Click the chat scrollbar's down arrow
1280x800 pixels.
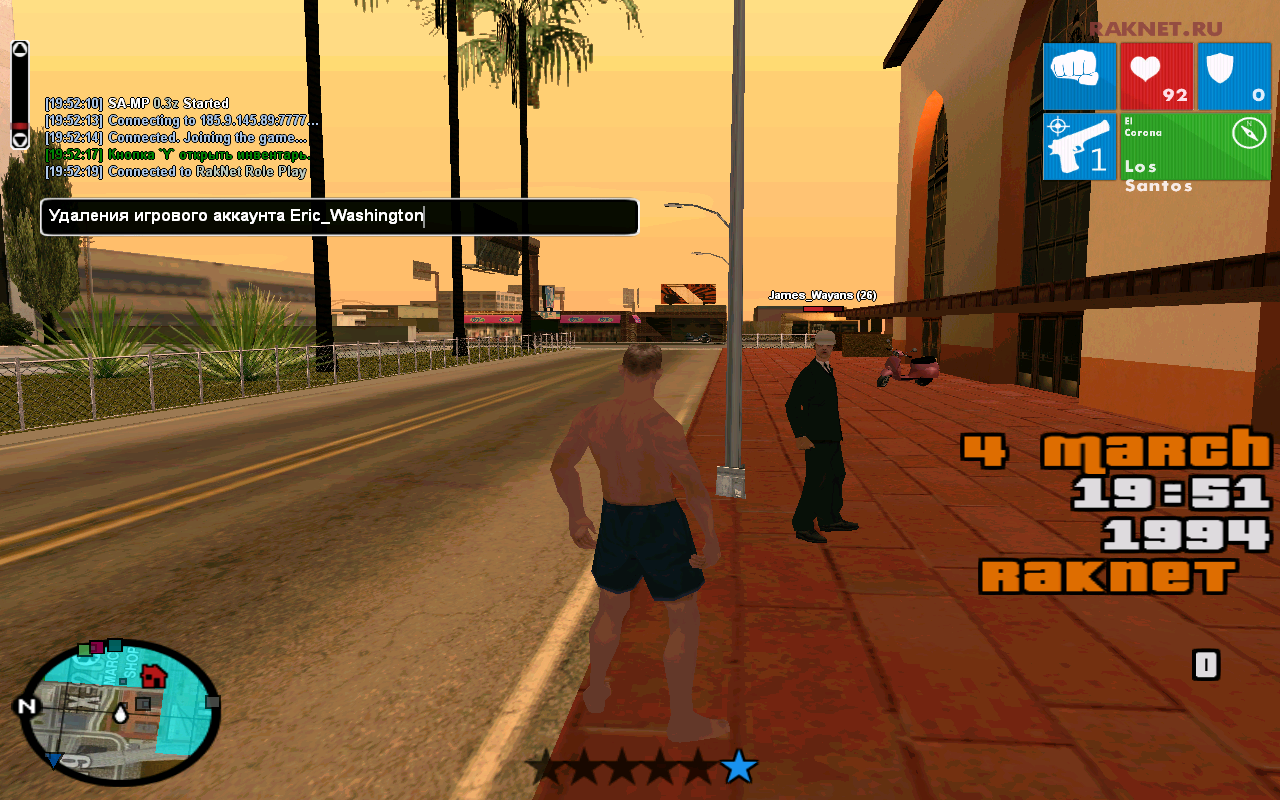[x=19, y=139]
